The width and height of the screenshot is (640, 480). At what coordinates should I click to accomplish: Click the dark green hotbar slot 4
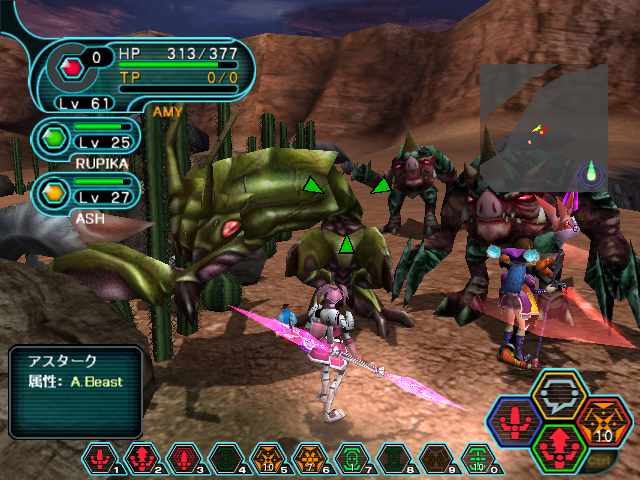point(225,459)
